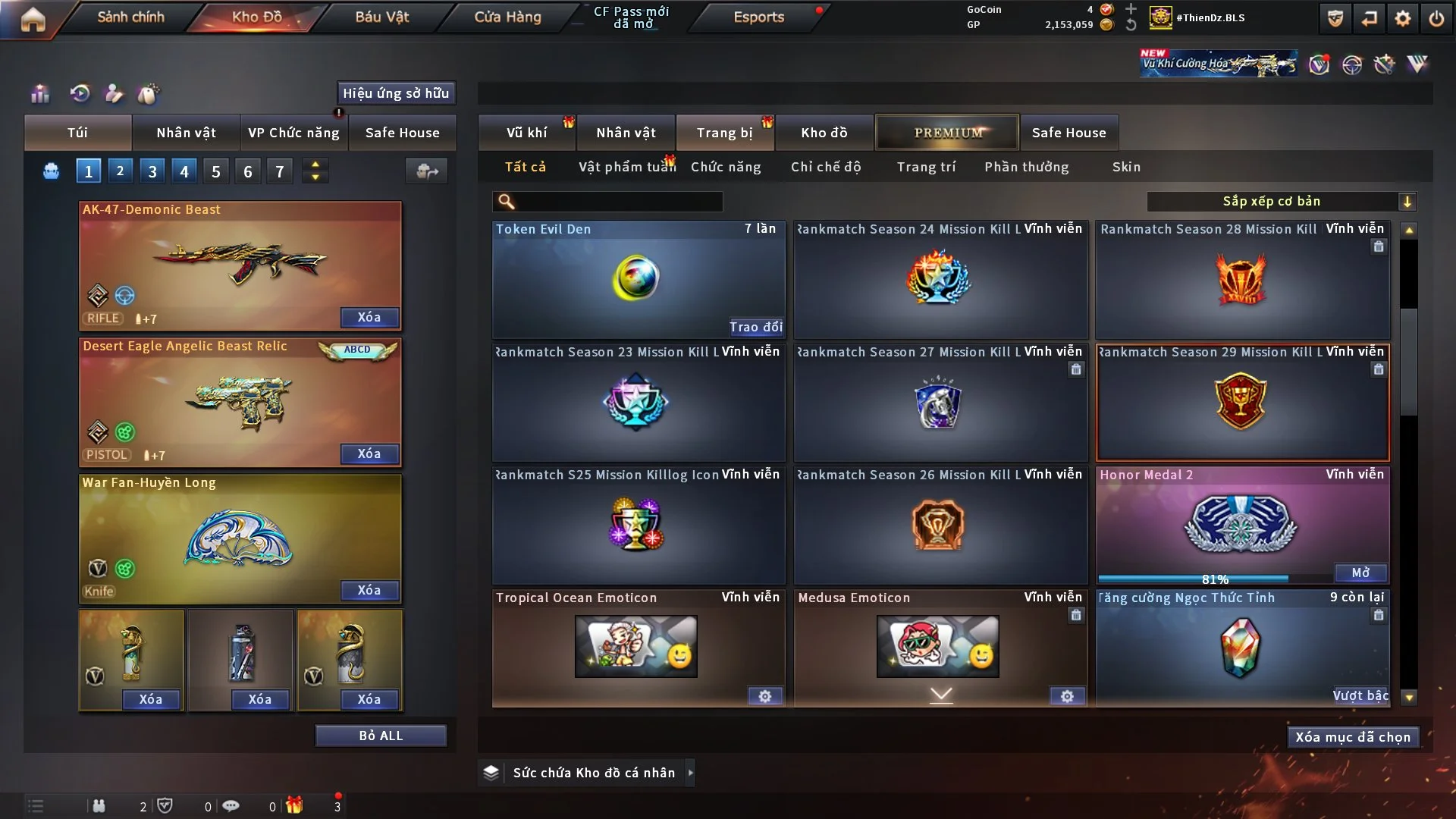Screen dimensions: 1456x819
Task: Open the Esports menu
Action: 758,17
